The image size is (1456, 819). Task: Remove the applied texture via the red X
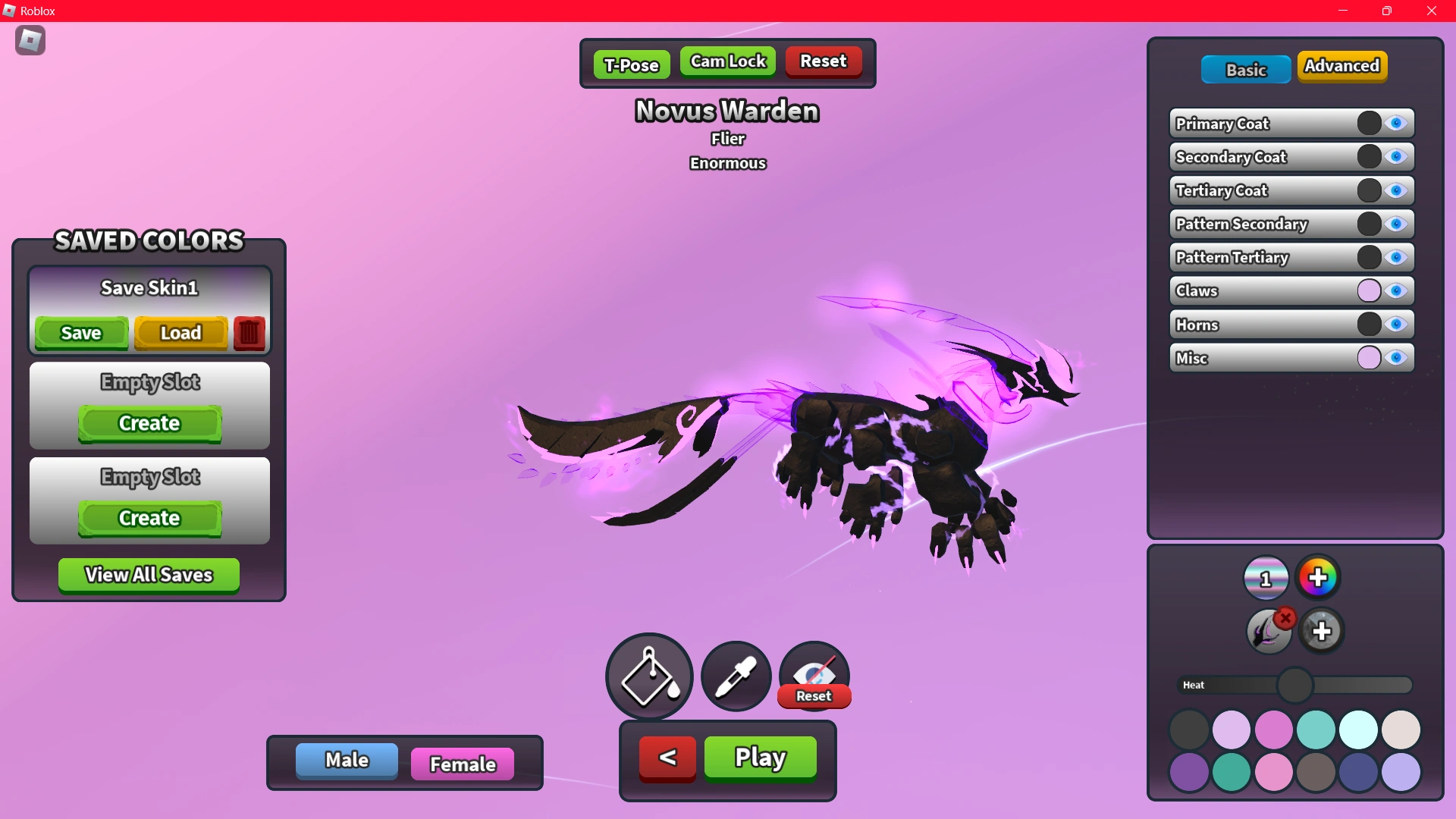tap(1285, 617)
